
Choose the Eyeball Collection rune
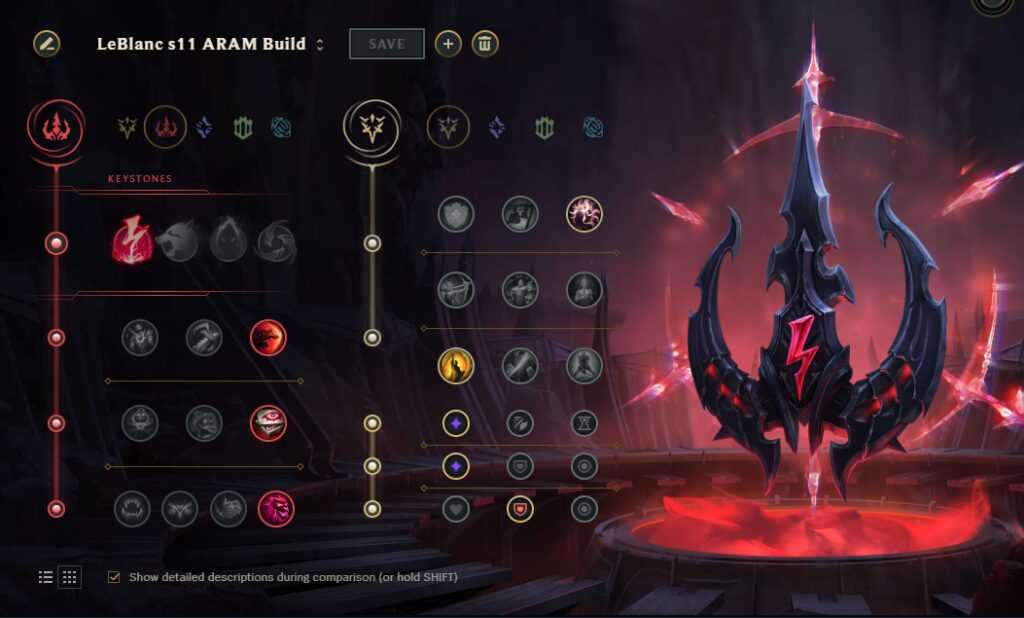(x=268, y=423)
